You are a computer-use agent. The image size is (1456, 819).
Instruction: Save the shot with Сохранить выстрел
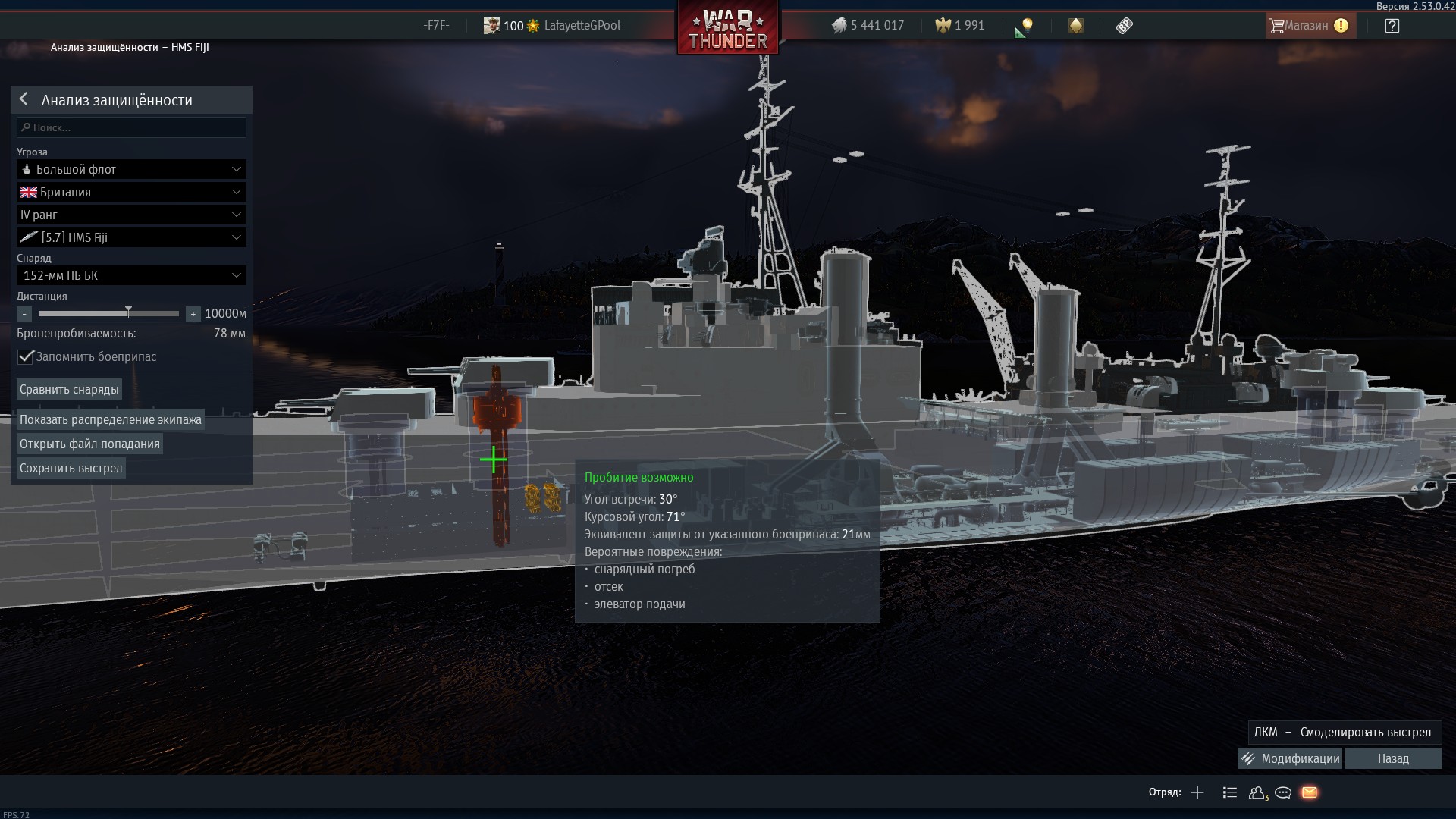(71, 468)
